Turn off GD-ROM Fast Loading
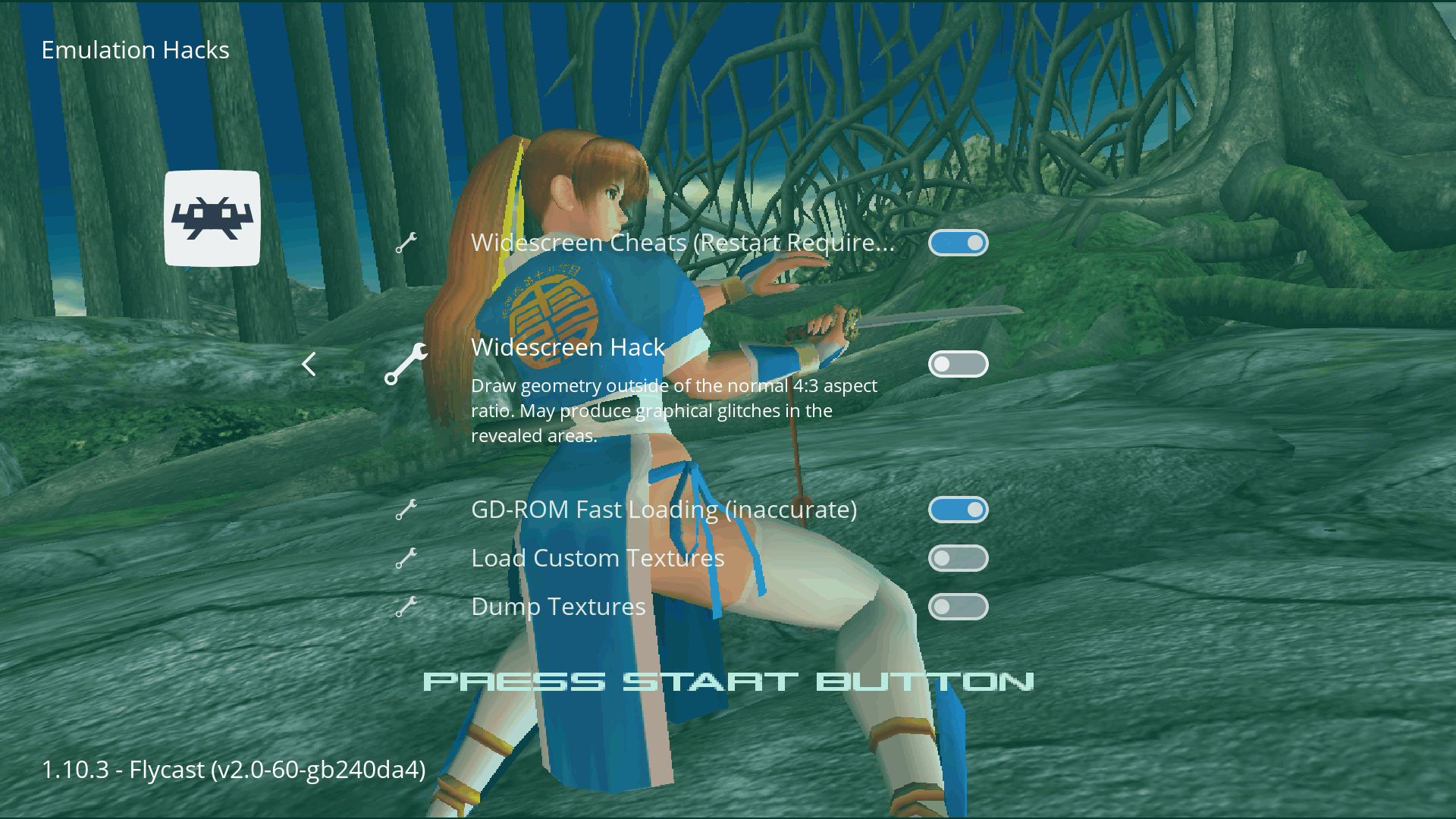This screenshot has width=1456, height=819. click(959, 510)
